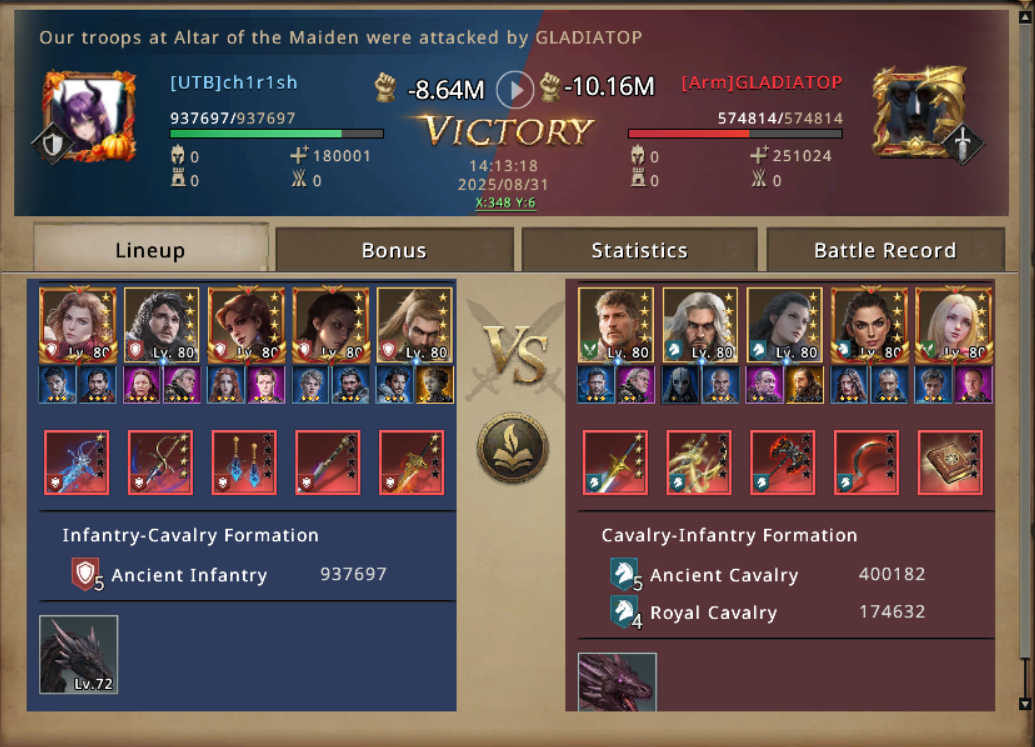Inspect the enemy's red dragon portrait
1035x747 pixels.
pos(617,681)
